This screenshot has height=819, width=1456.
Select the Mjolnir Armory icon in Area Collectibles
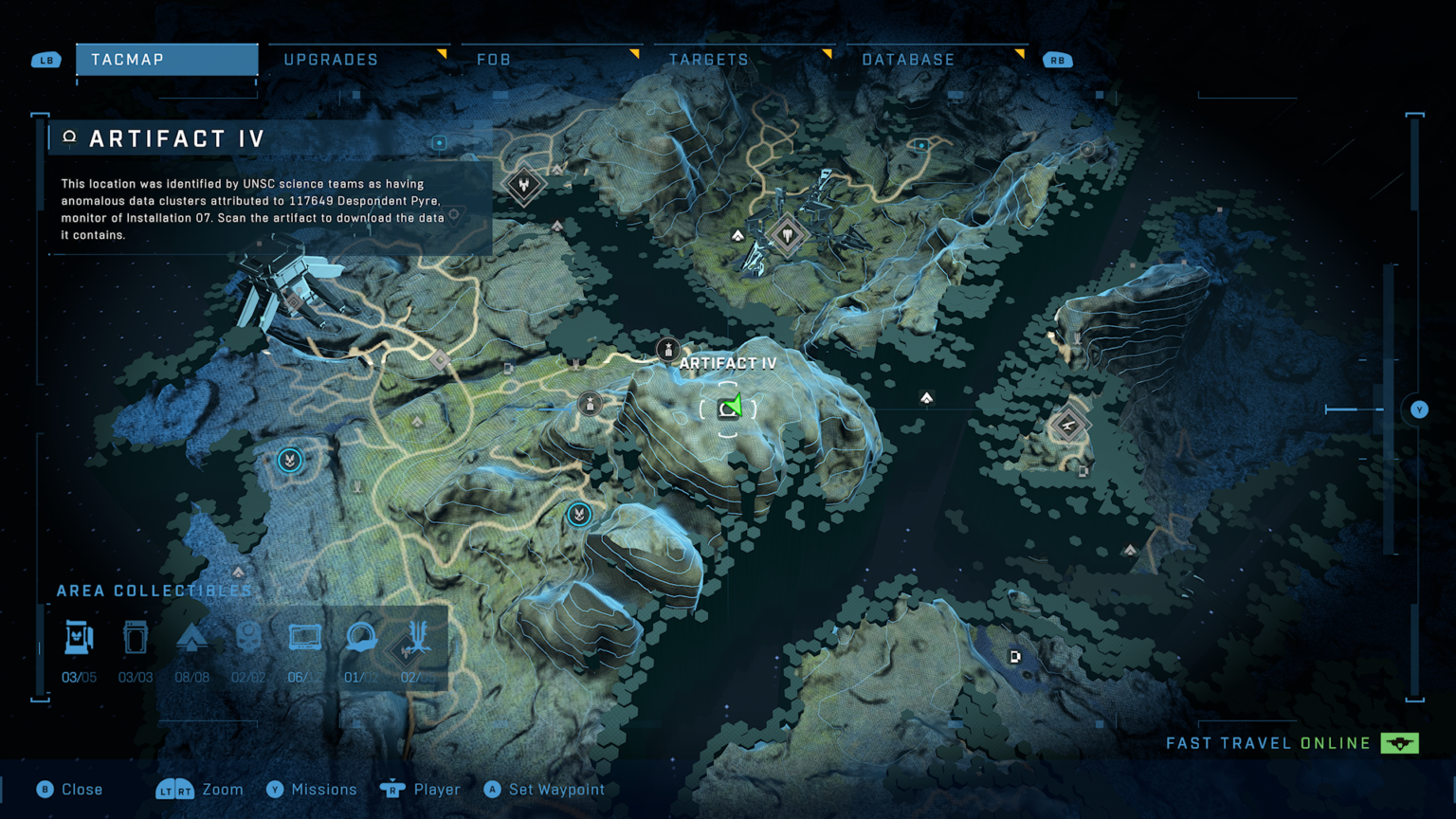click(80, 637)
